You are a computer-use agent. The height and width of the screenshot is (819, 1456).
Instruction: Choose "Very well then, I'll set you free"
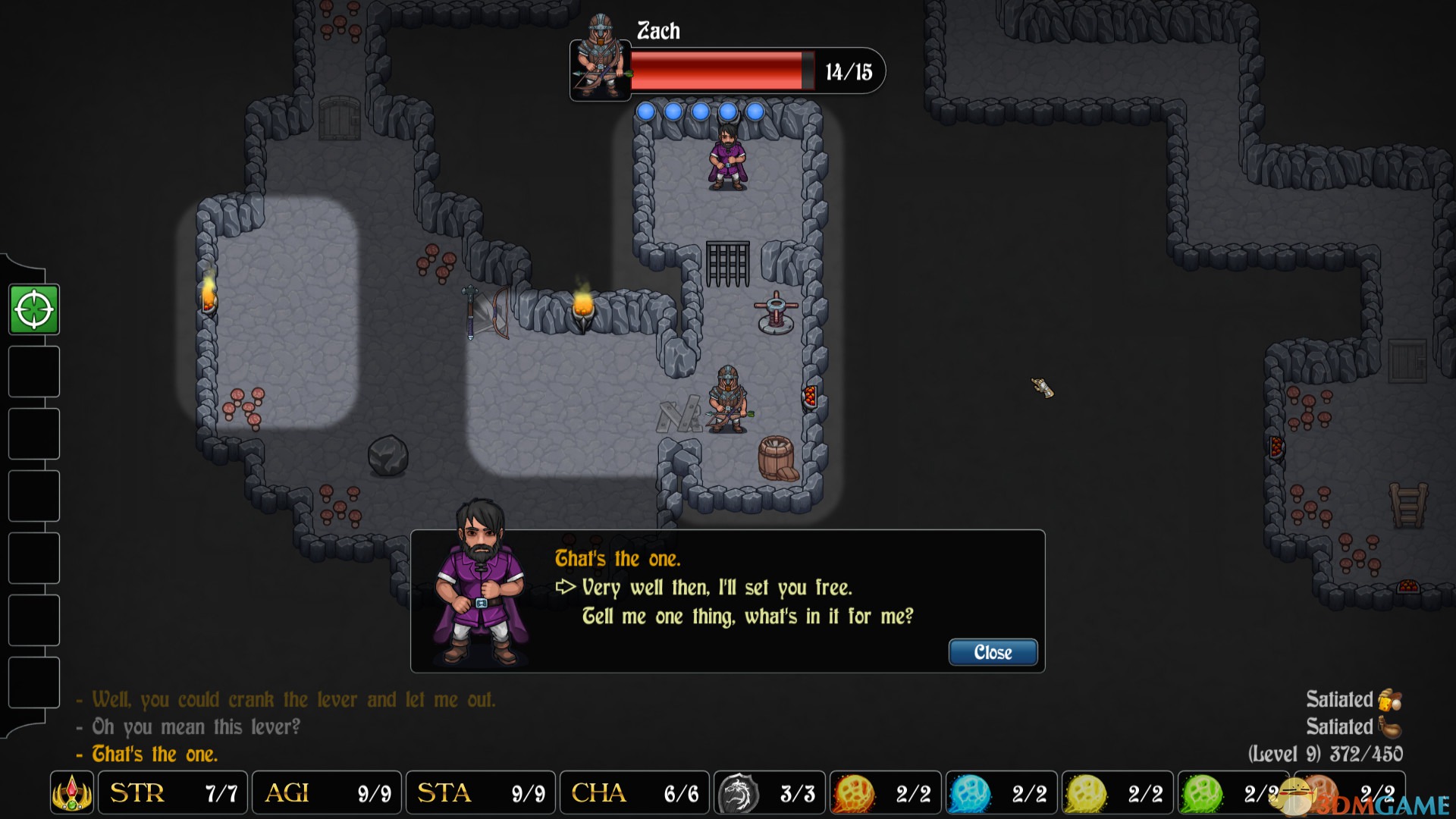coord(717,588)
